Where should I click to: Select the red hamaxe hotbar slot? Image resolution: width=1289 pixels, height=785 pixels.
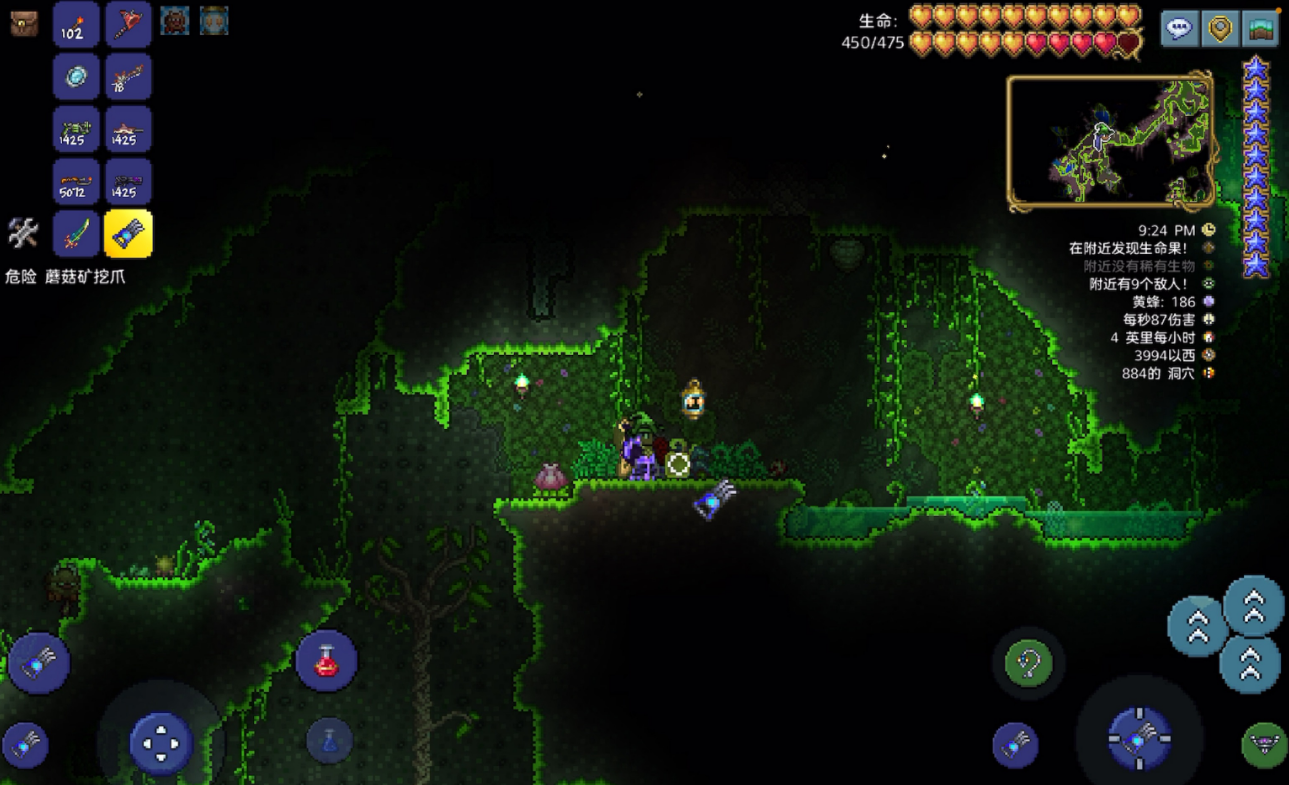(128, 24)
